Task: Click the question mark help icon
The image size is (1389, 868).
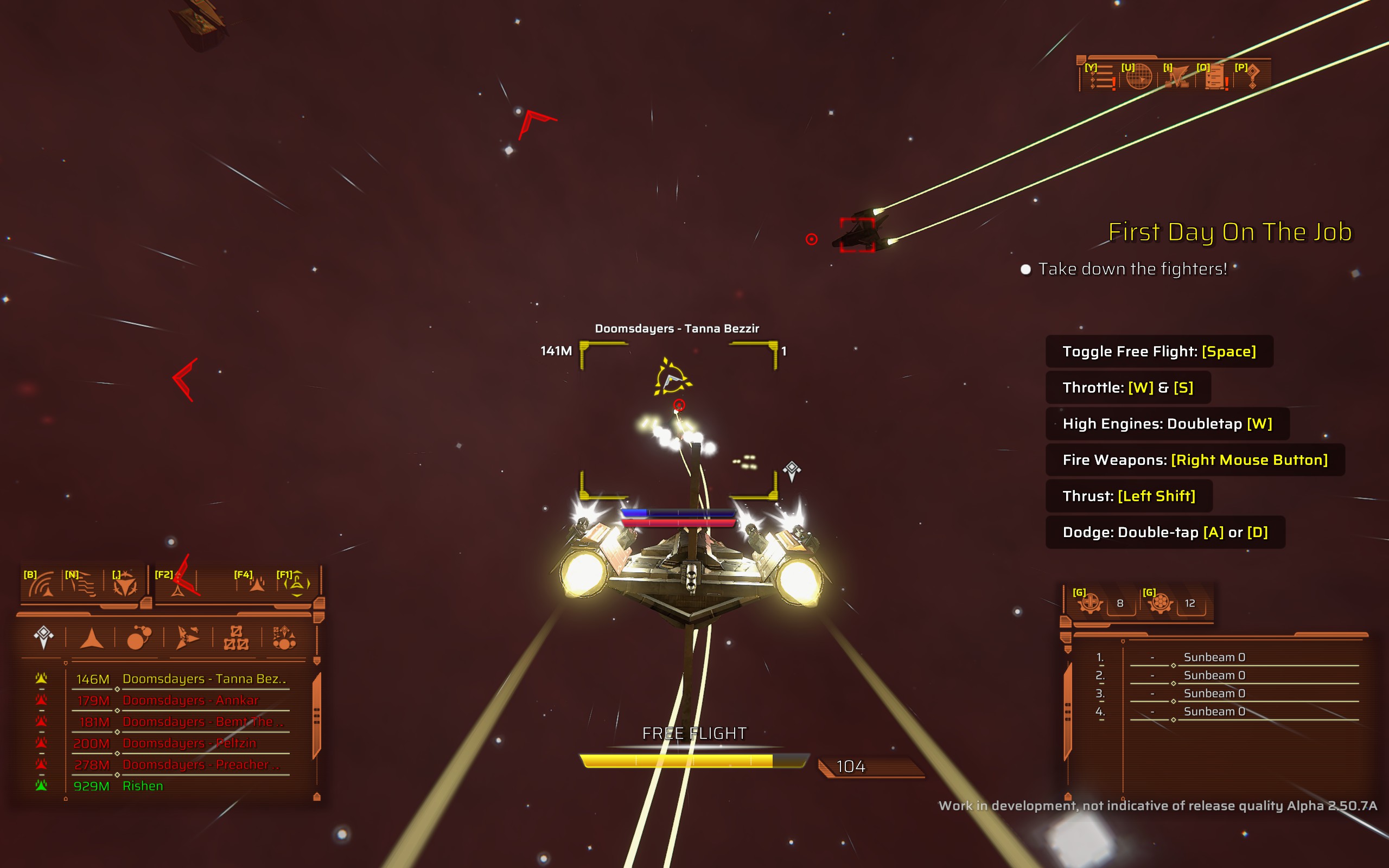Action: click(1252, 77)
